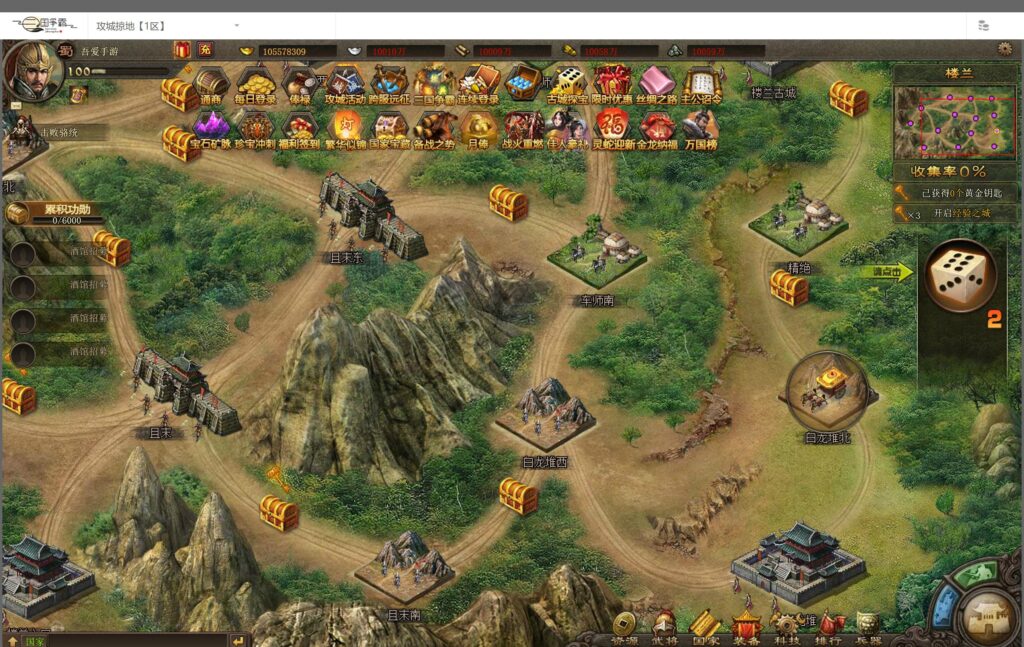Roll the large dice
The image size is (1024, 647).
(x=958, y=274)
